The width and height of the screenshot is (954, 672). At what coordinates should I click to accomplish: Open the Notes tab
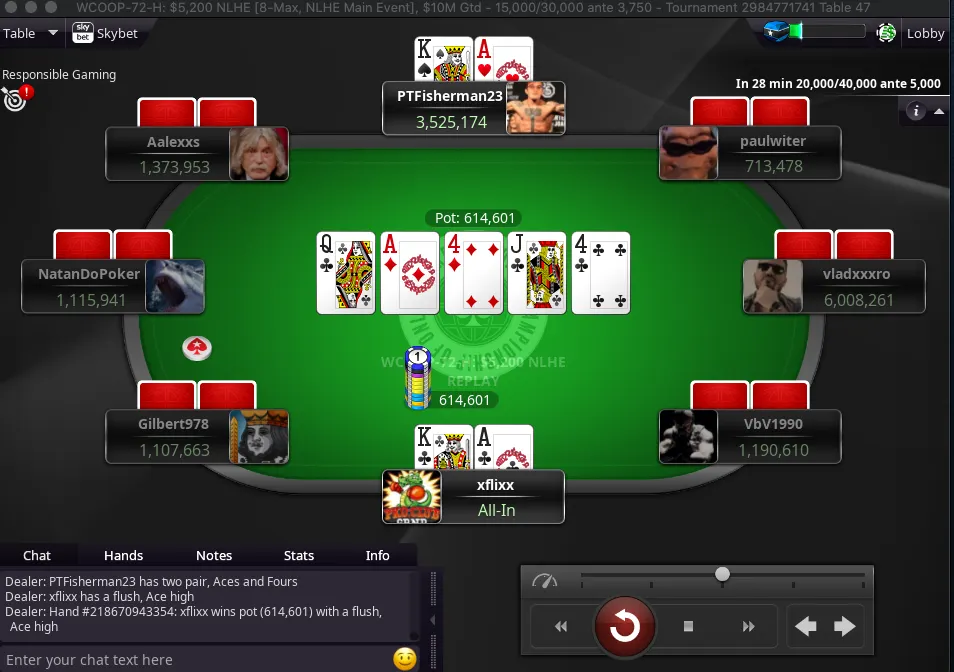pos(214,555)
